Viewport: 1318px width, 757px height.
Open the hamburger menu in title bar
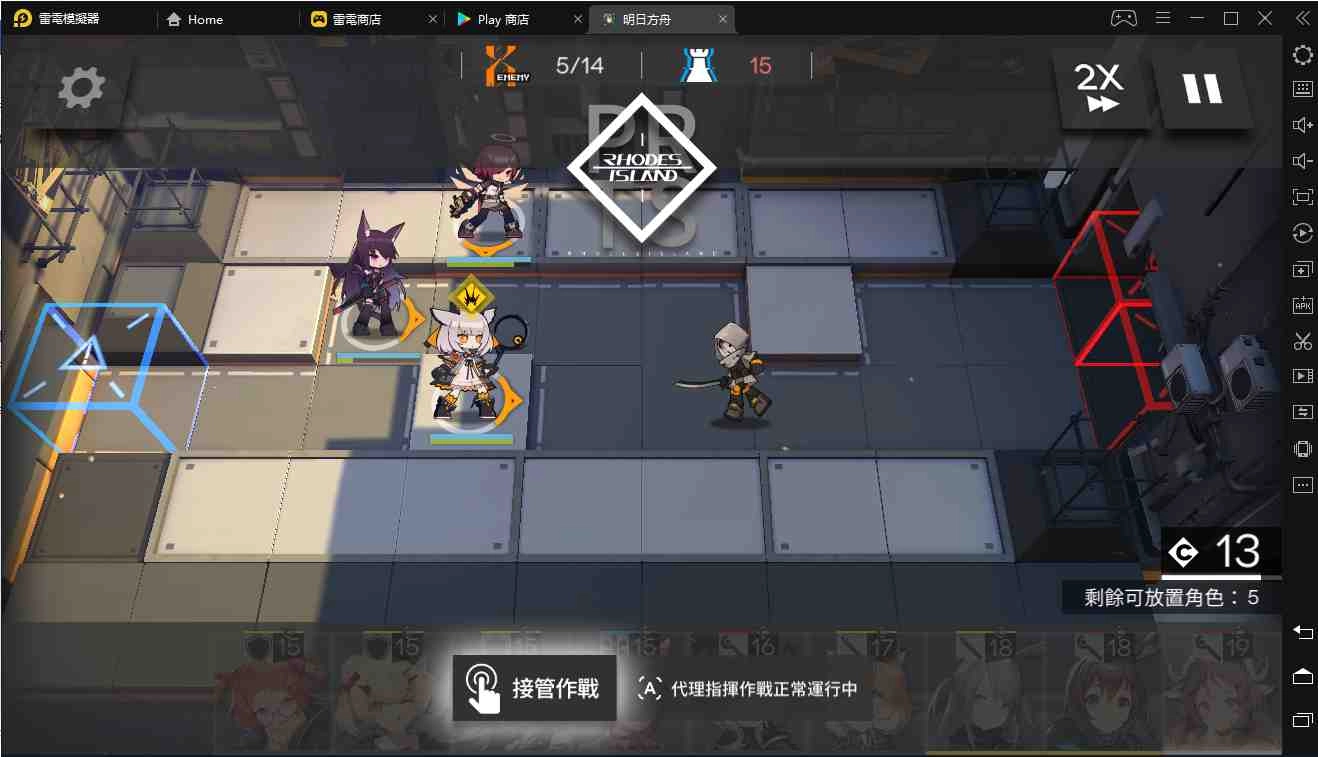(1162, 17)
